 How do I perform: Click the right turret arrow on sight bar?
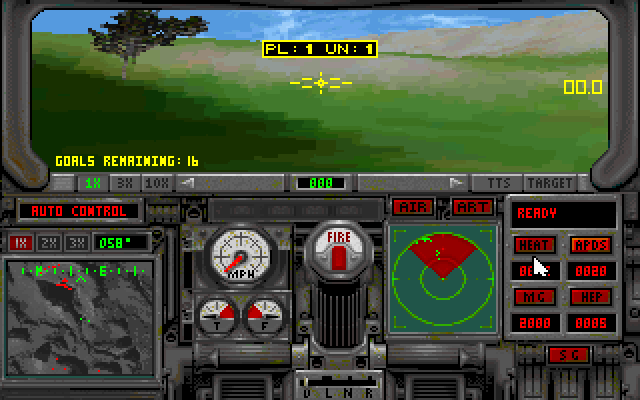tap(457, 183)
